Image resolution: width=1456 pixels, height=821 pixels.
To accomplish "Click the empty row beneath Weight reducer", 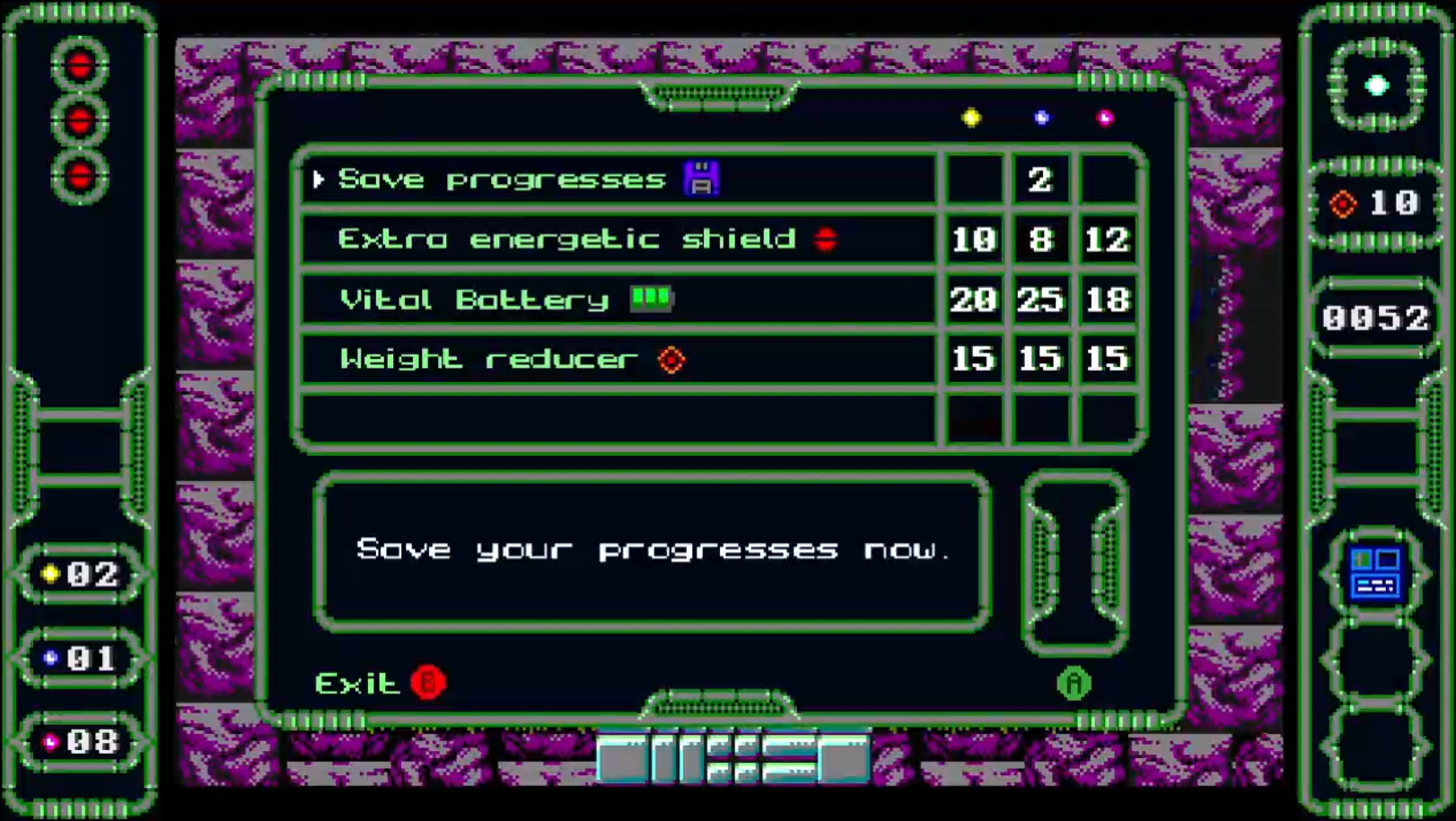I will (x=619, y=415).
